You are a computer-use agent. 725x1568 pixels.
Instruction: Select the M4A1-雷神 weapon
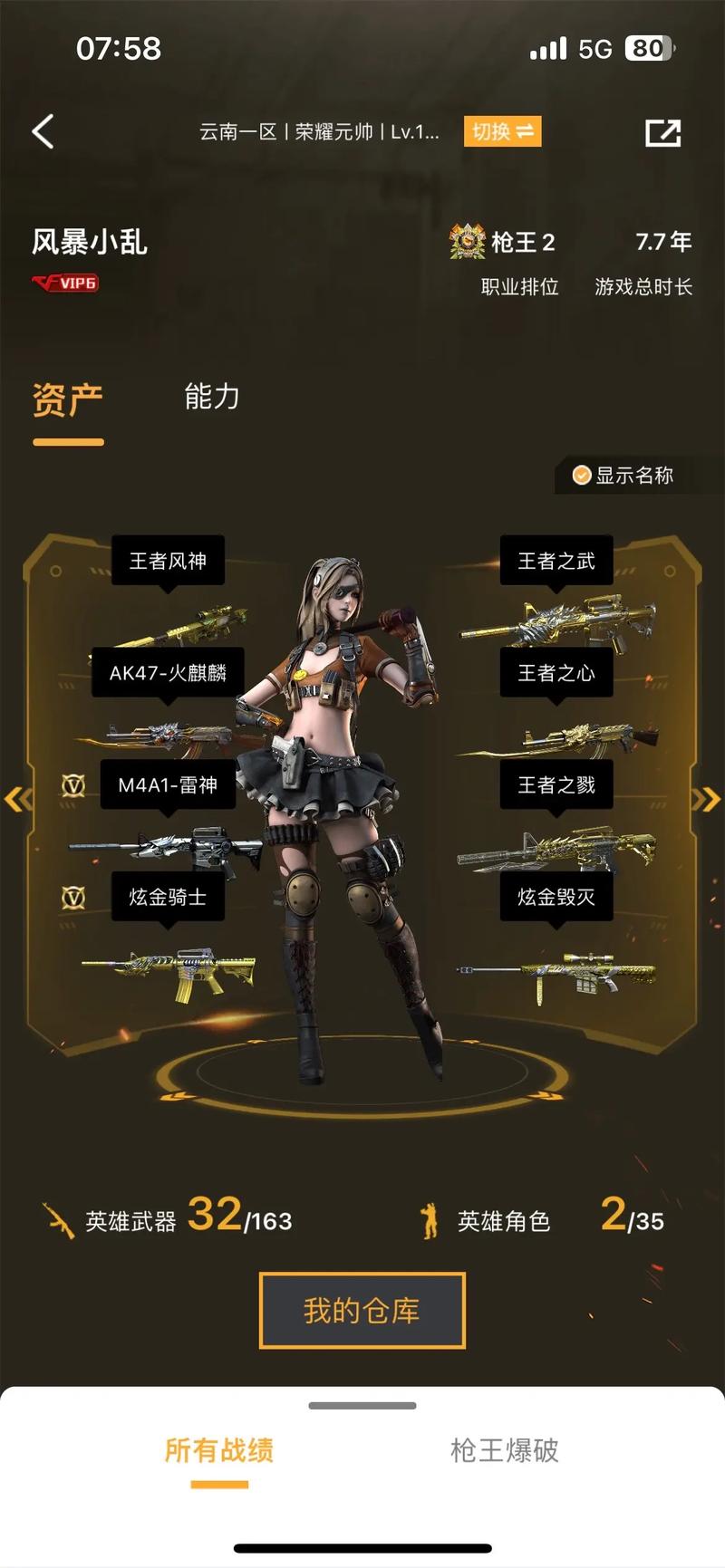(168, 848)
